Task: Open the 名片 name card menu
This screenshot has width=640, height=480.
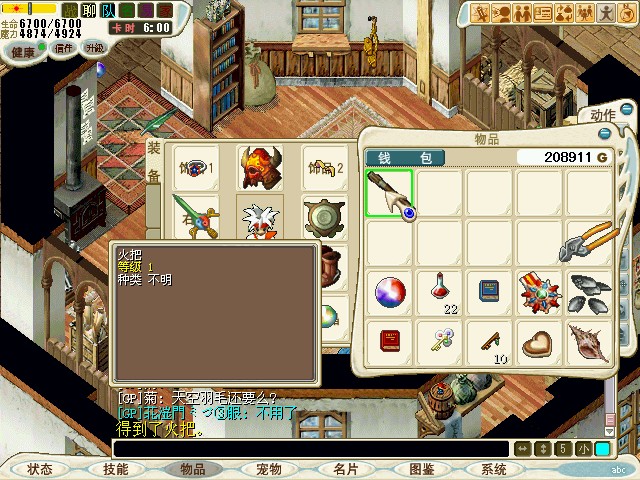Action: coord(345,469)
